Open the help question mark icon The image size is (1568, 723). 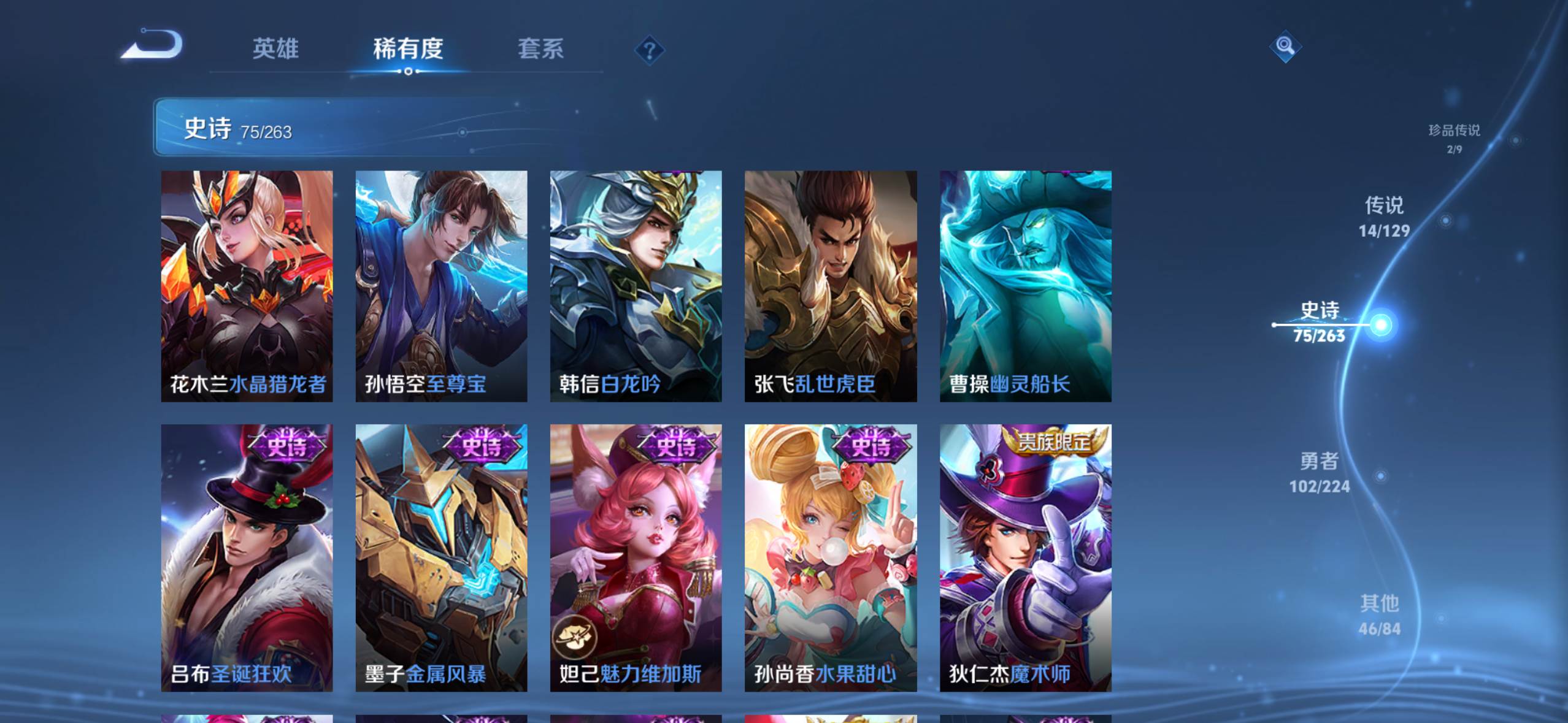(648, 49)
